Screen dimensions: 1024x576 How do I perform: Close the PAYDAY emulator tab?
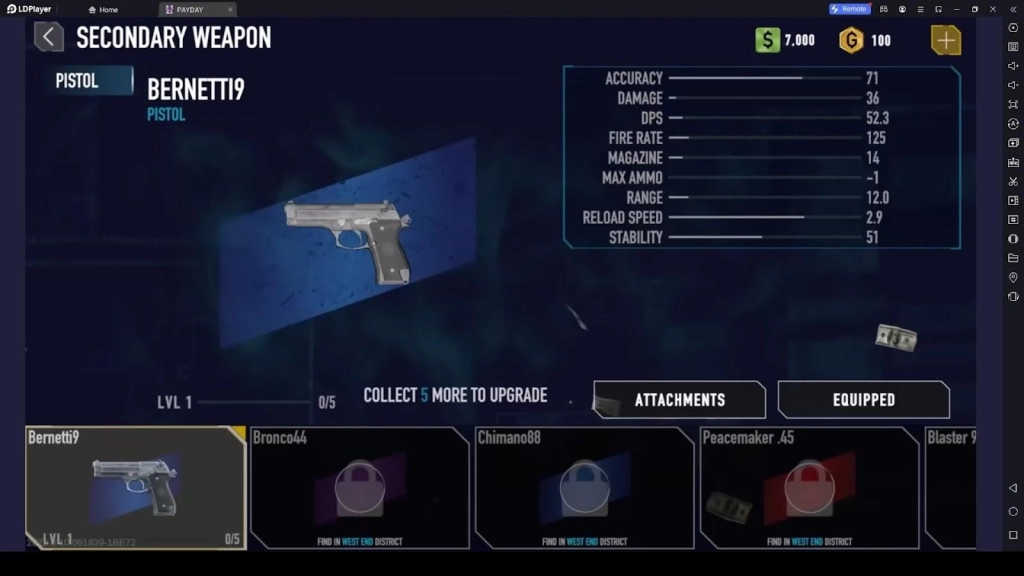230,9
